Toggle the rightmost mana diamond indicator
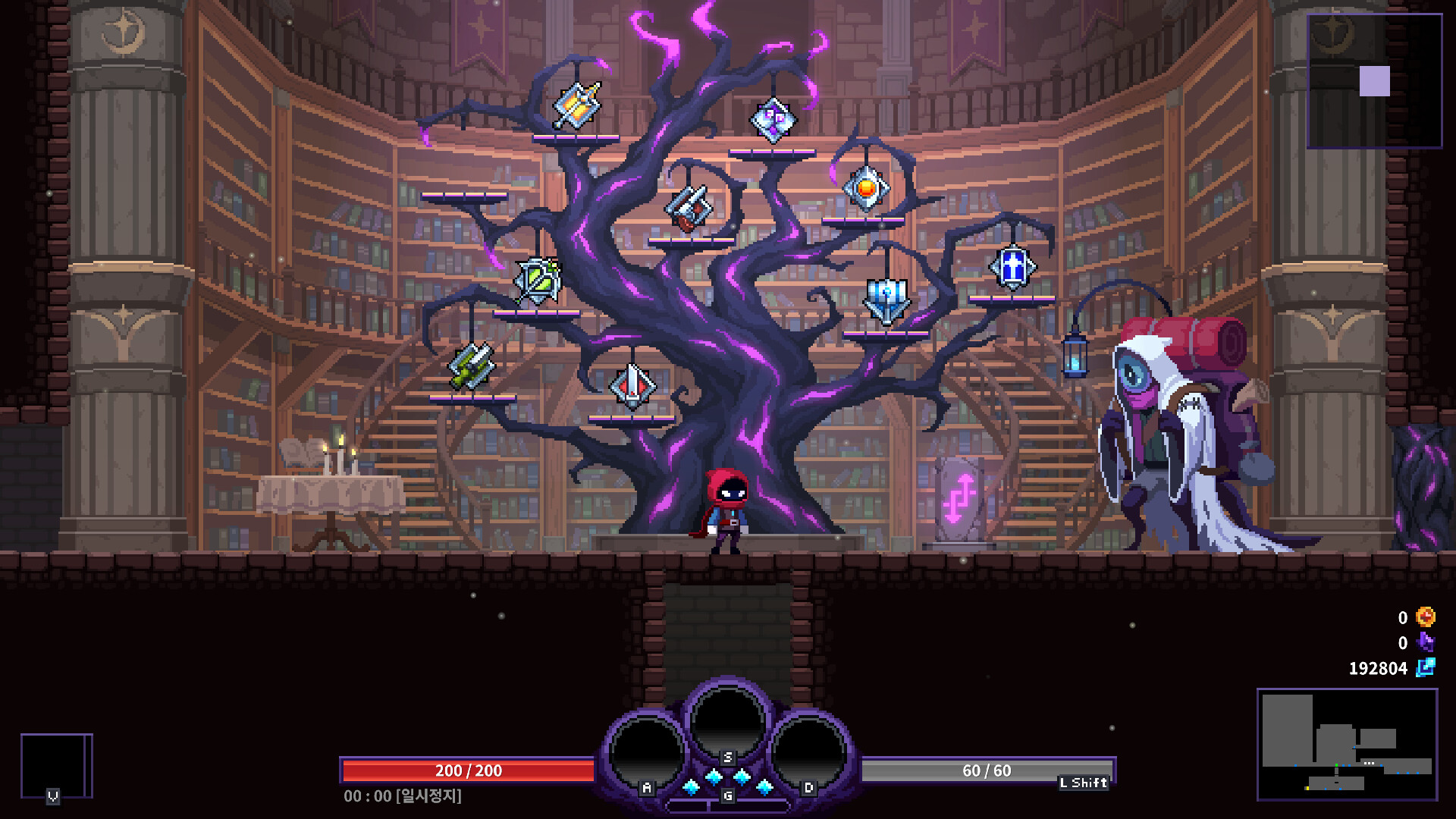This screenshot has height=819, width=1456. pyautogui.click(x=766, y=786)
